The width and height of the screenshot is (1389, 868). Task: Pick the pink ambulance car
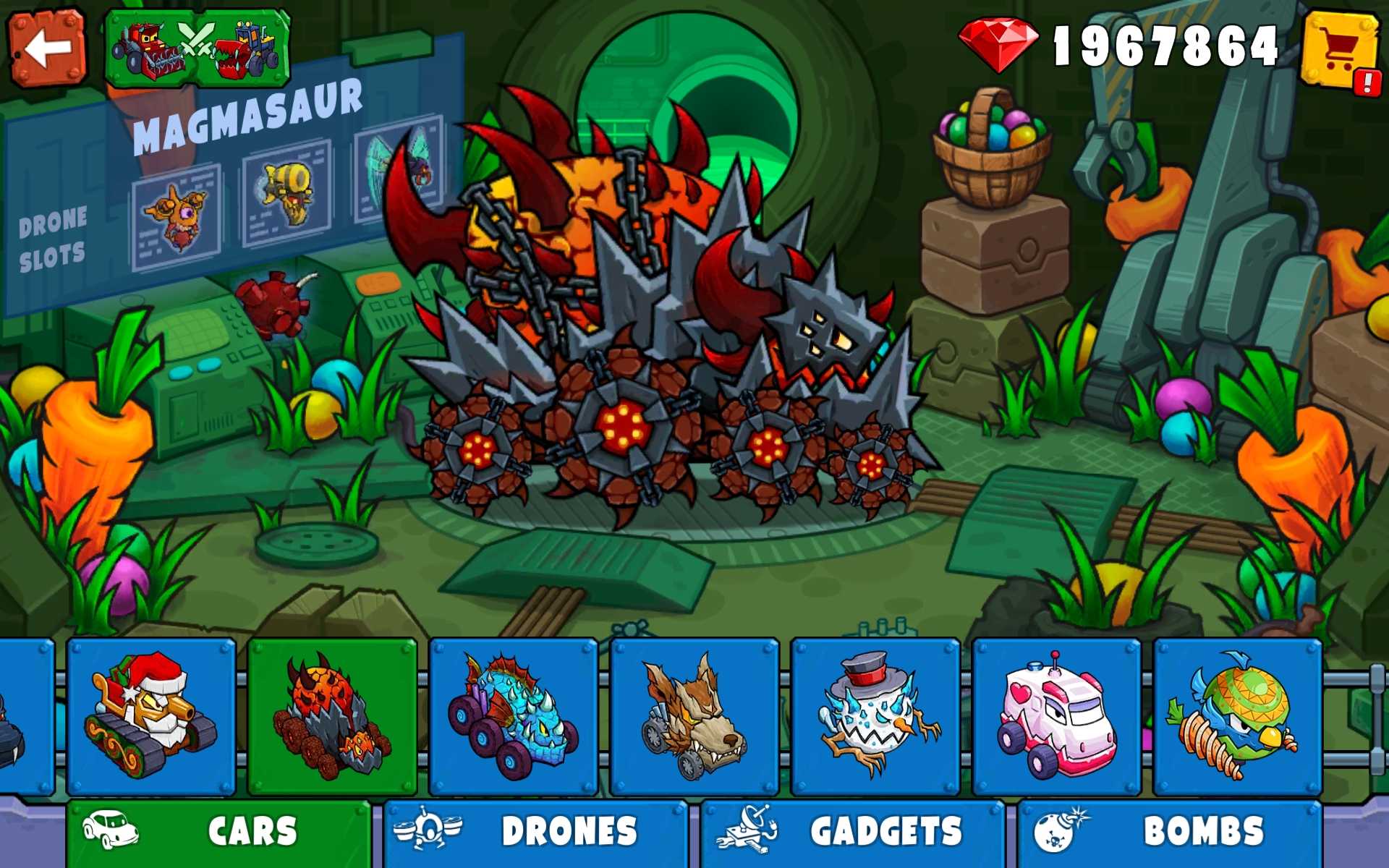pos(1056,716)
